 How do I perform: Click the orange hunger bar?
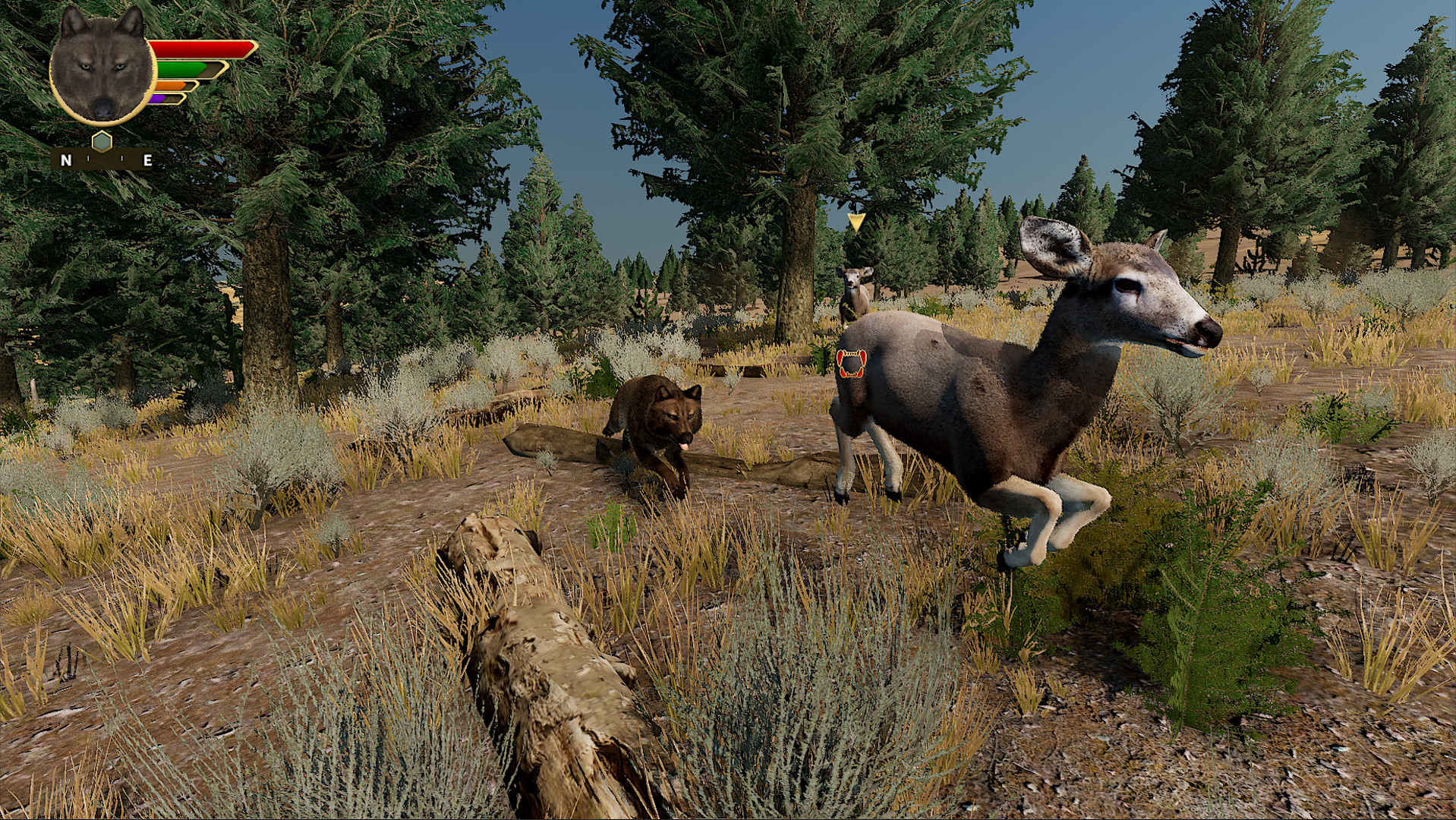pyautogui.click(x=170, y=86)
